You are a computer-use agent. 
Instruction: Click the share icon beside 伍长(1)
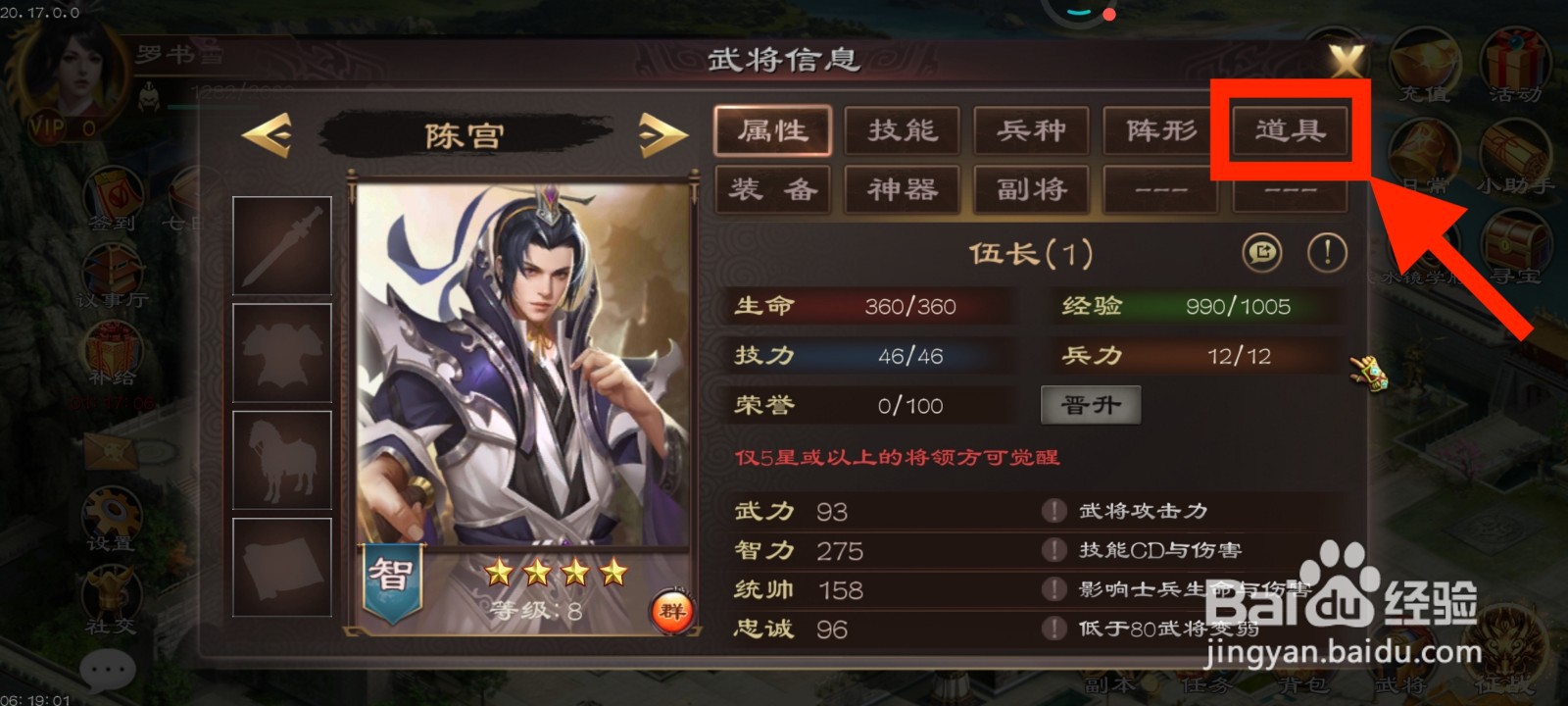[1262, 252]
